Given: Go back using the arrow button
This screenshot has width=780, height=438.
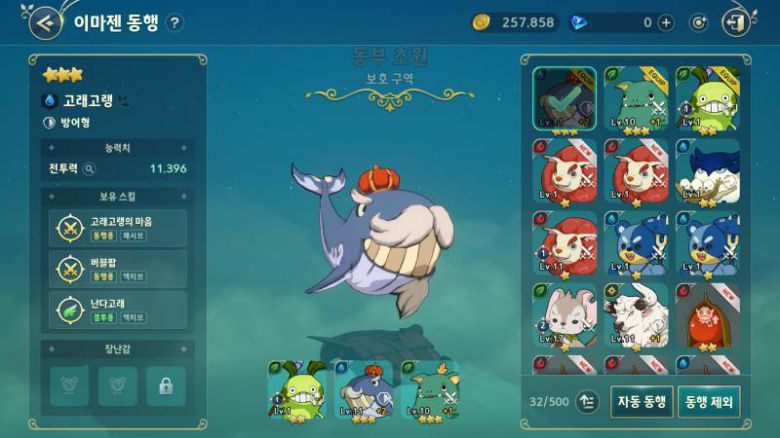Looking at the screenshot, I should coord(44,22).
